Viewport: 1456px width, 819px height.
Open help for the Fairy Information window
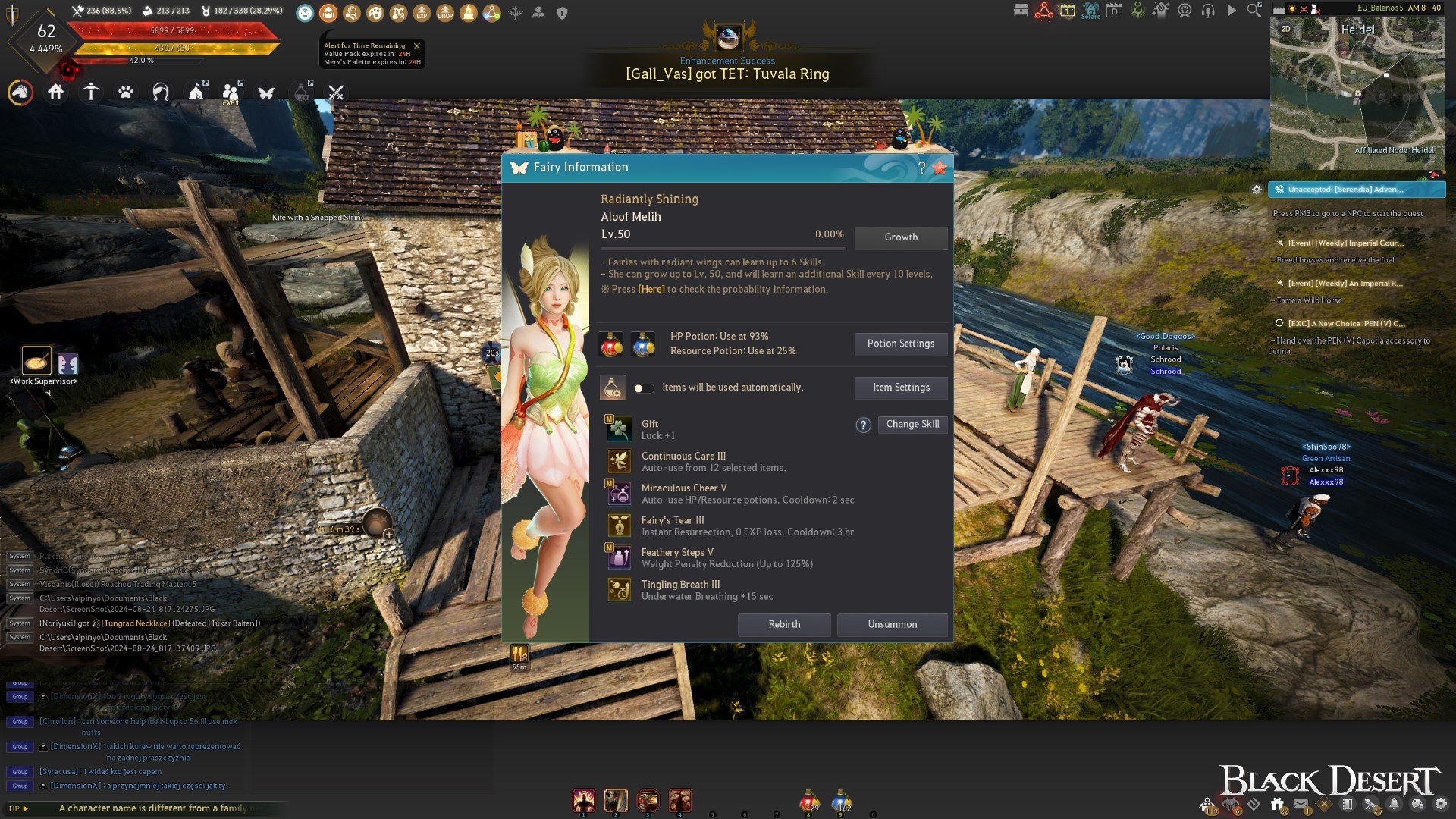(x=921, y=168)
